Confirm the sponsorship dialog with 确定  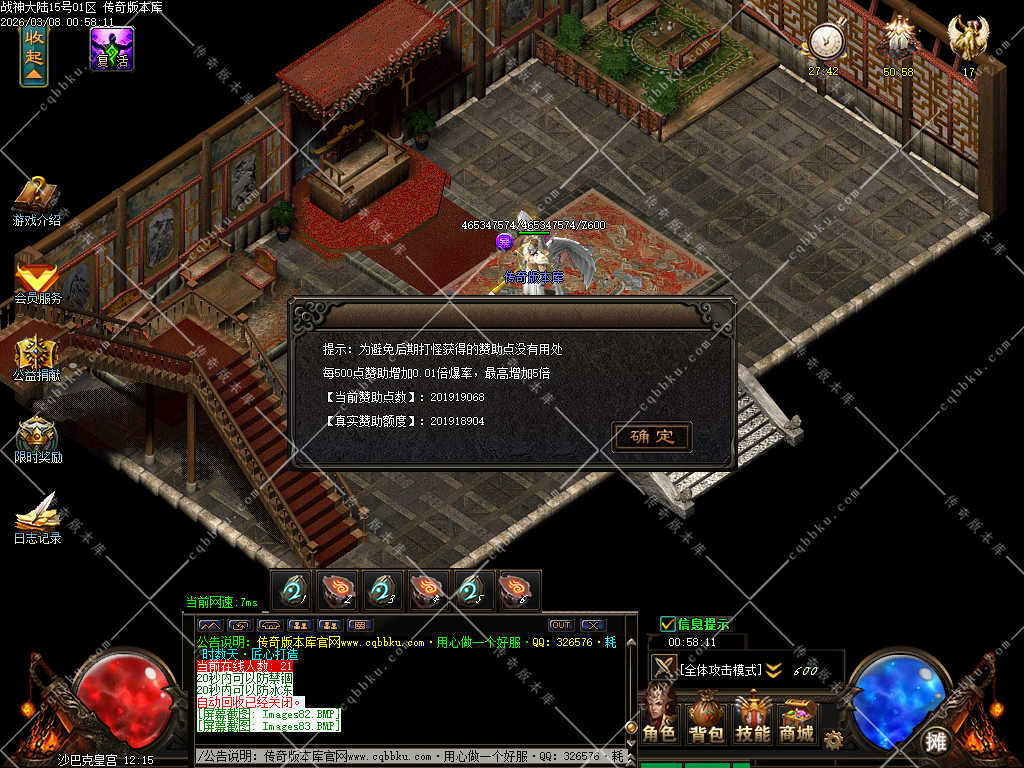coord(652,437)
